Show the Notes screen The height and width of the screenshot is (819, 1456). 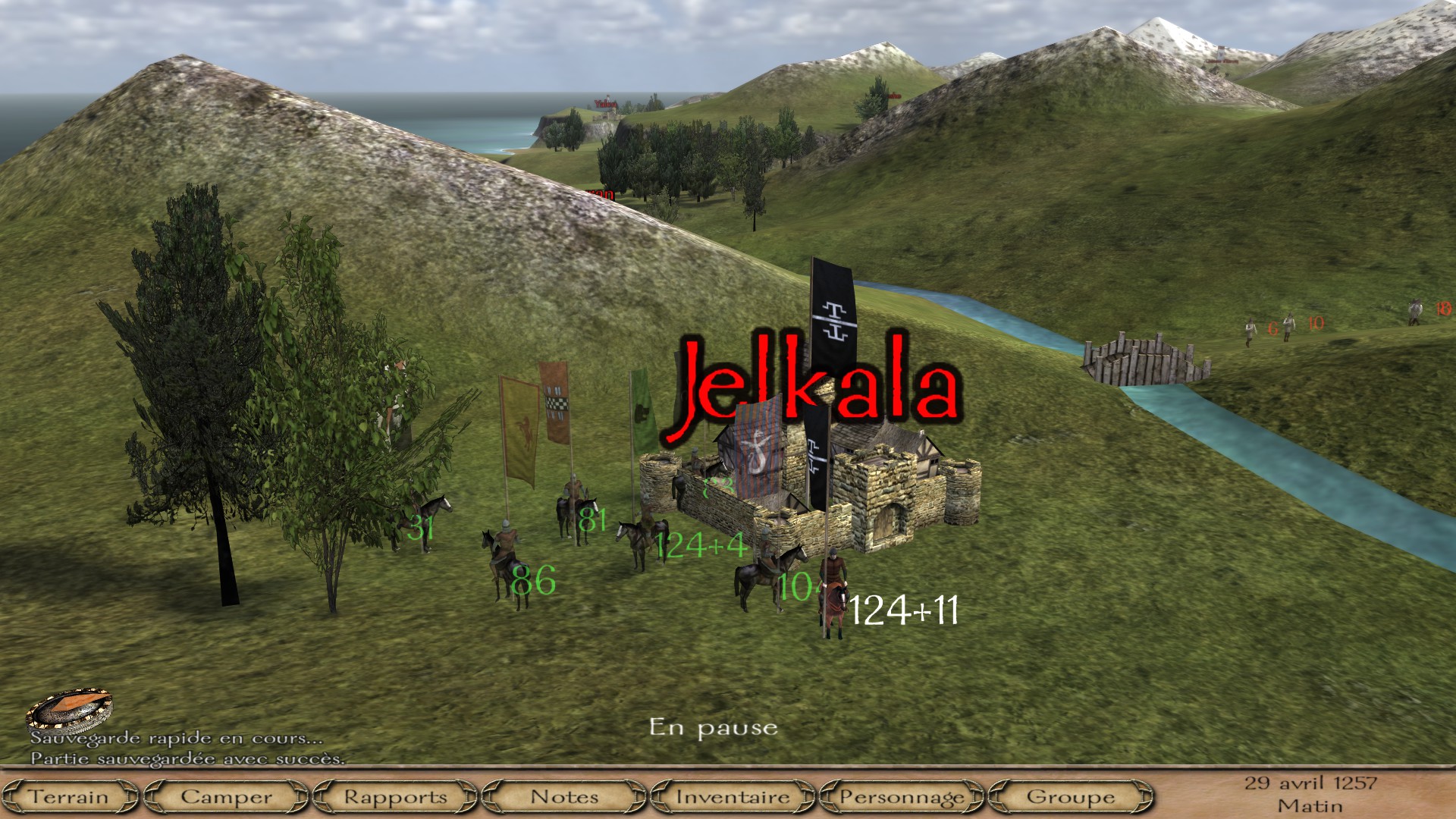564,797
